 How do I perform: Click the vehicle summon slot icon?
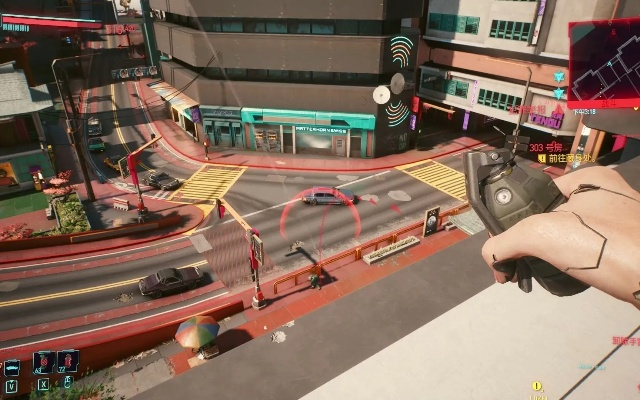pyautogui.click(x=11, y=366)
